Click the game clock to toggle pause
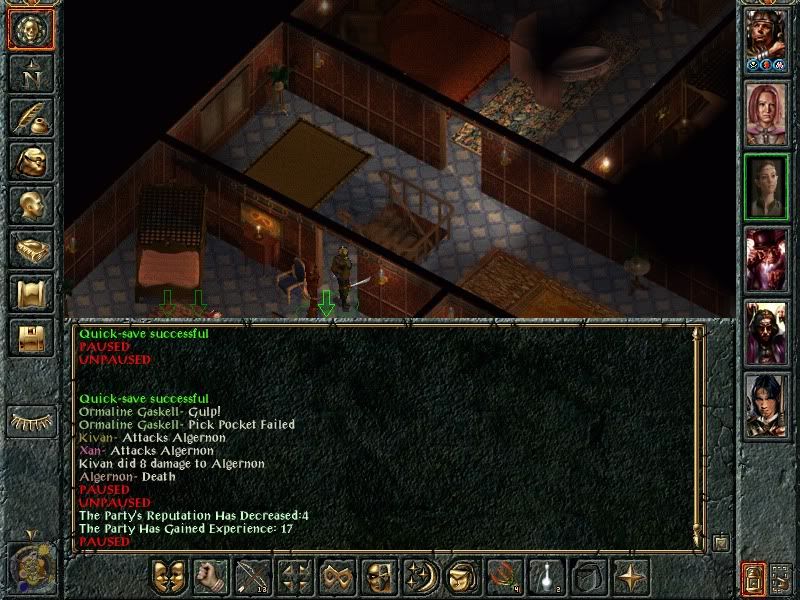 [30, 566]
